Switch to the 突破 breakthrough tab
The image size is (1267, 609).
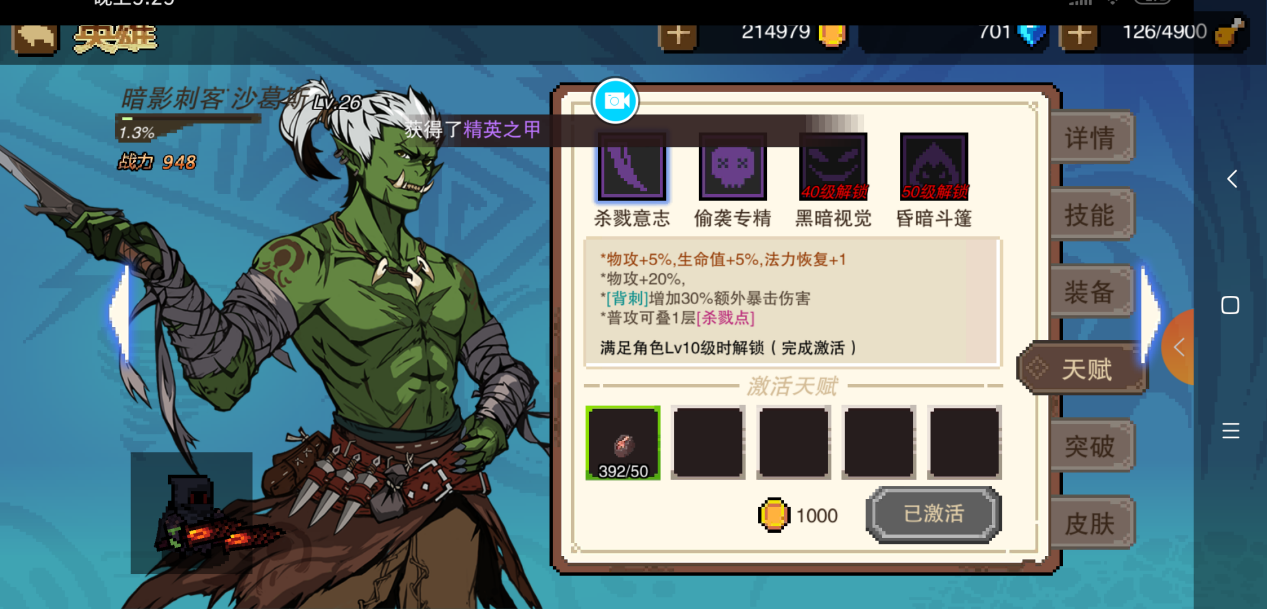(1090, 446)
